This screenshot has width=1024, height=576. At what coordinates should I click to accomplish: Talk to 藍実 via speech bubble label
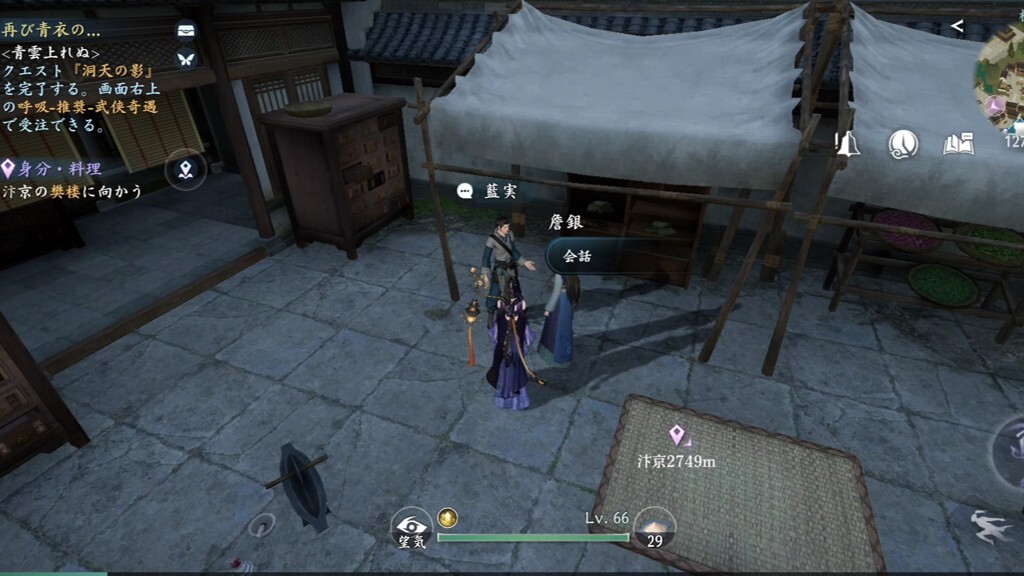pos(489,191)
